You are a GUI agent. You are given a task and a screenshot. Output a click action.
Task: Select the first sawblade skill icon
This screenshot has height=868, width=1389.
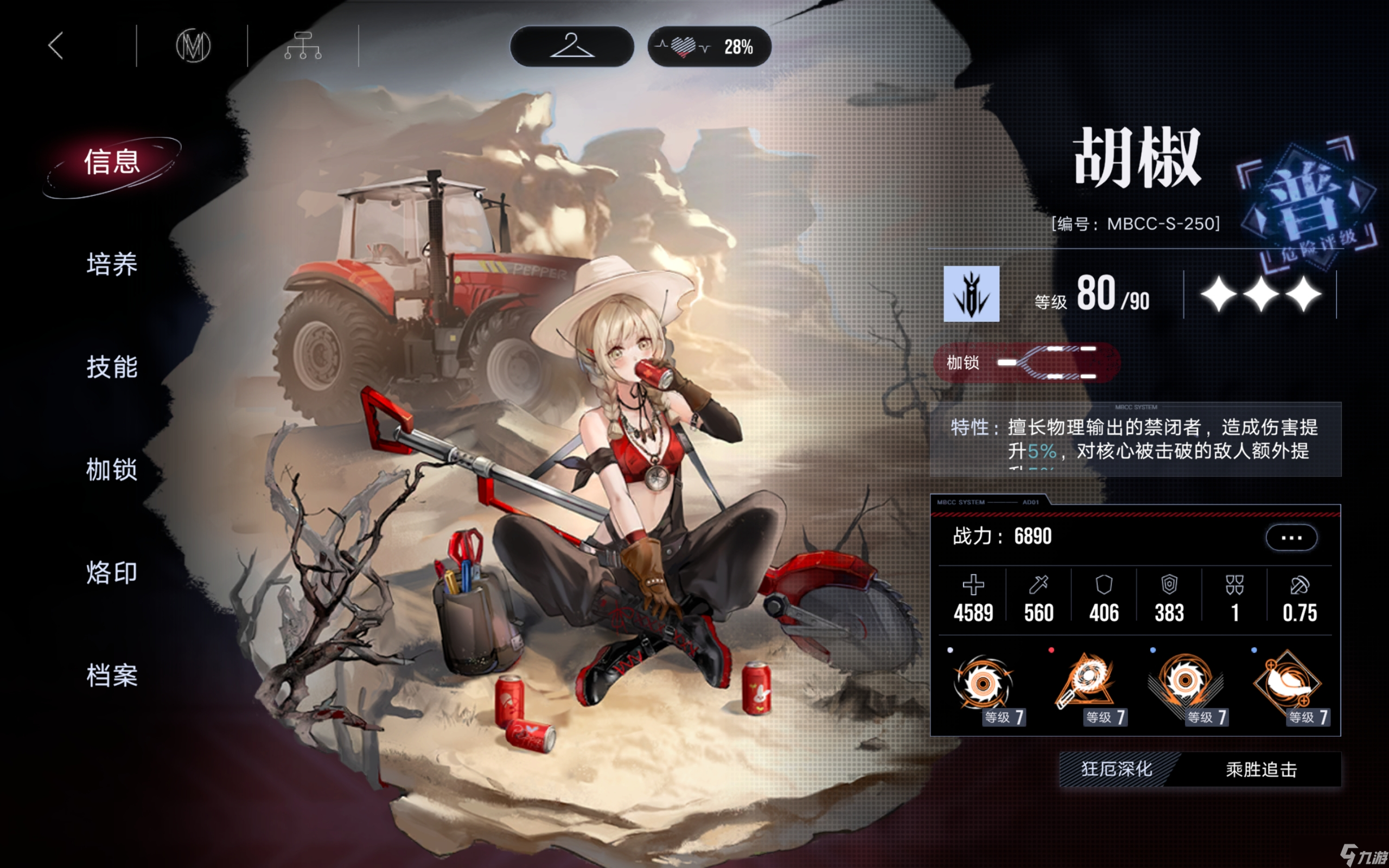[x=983, y=683]
